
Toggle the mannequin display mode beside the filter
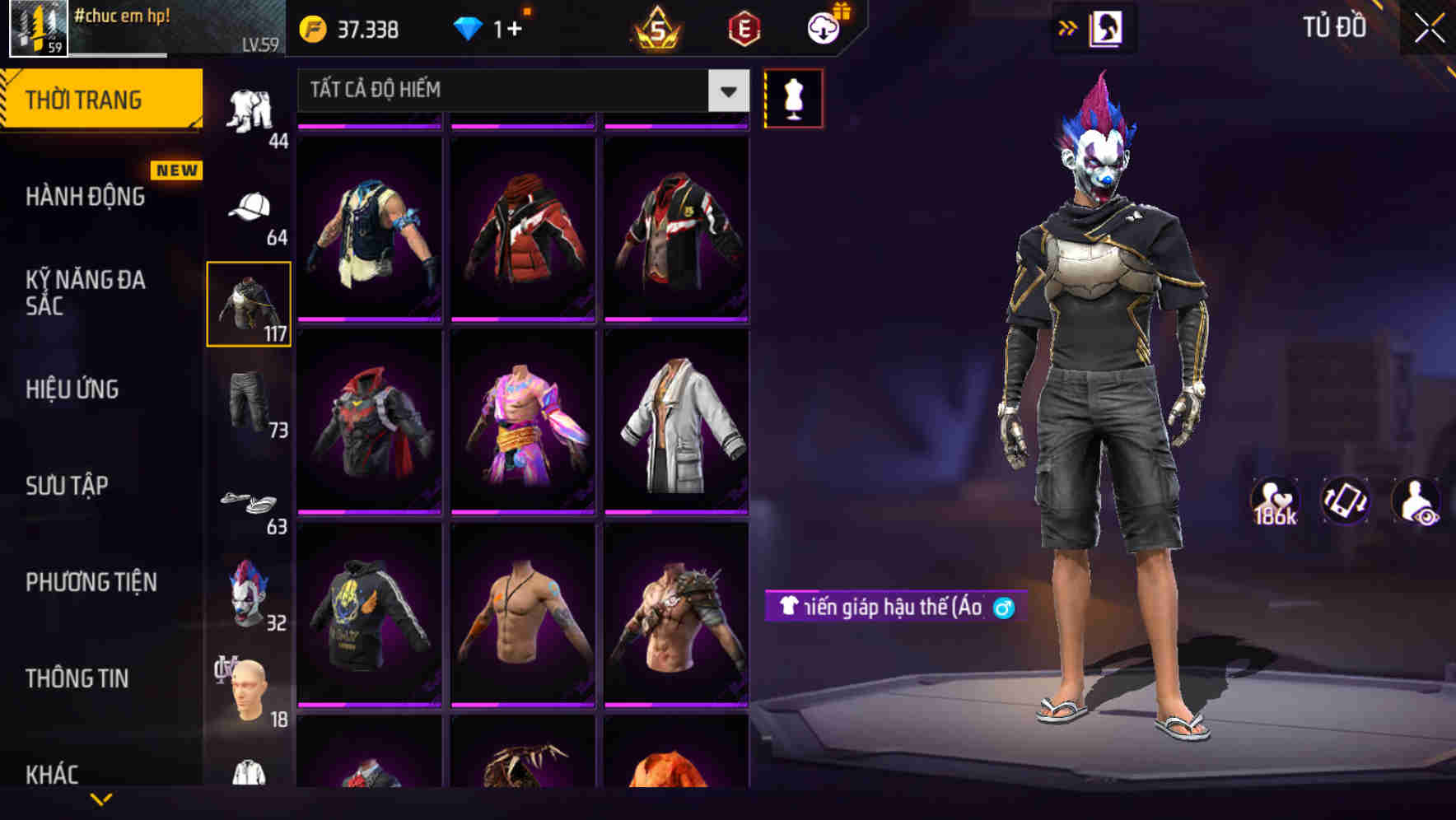tap(794, 97)
